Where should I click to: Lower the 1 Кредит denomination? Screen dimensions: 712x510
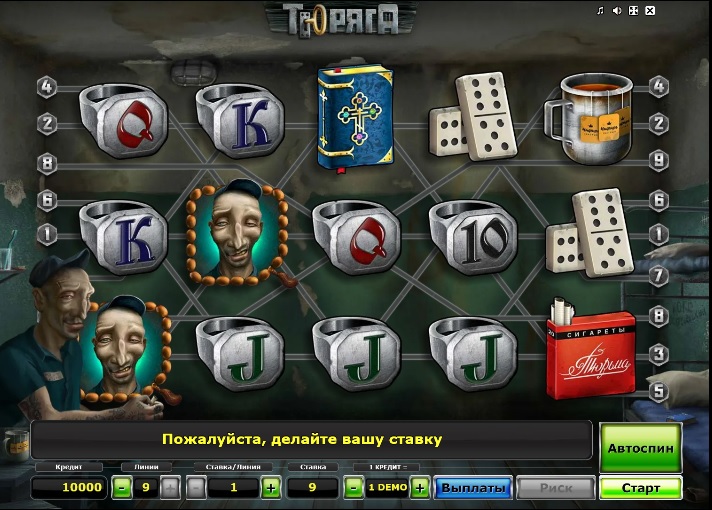[x=353, y=488]
